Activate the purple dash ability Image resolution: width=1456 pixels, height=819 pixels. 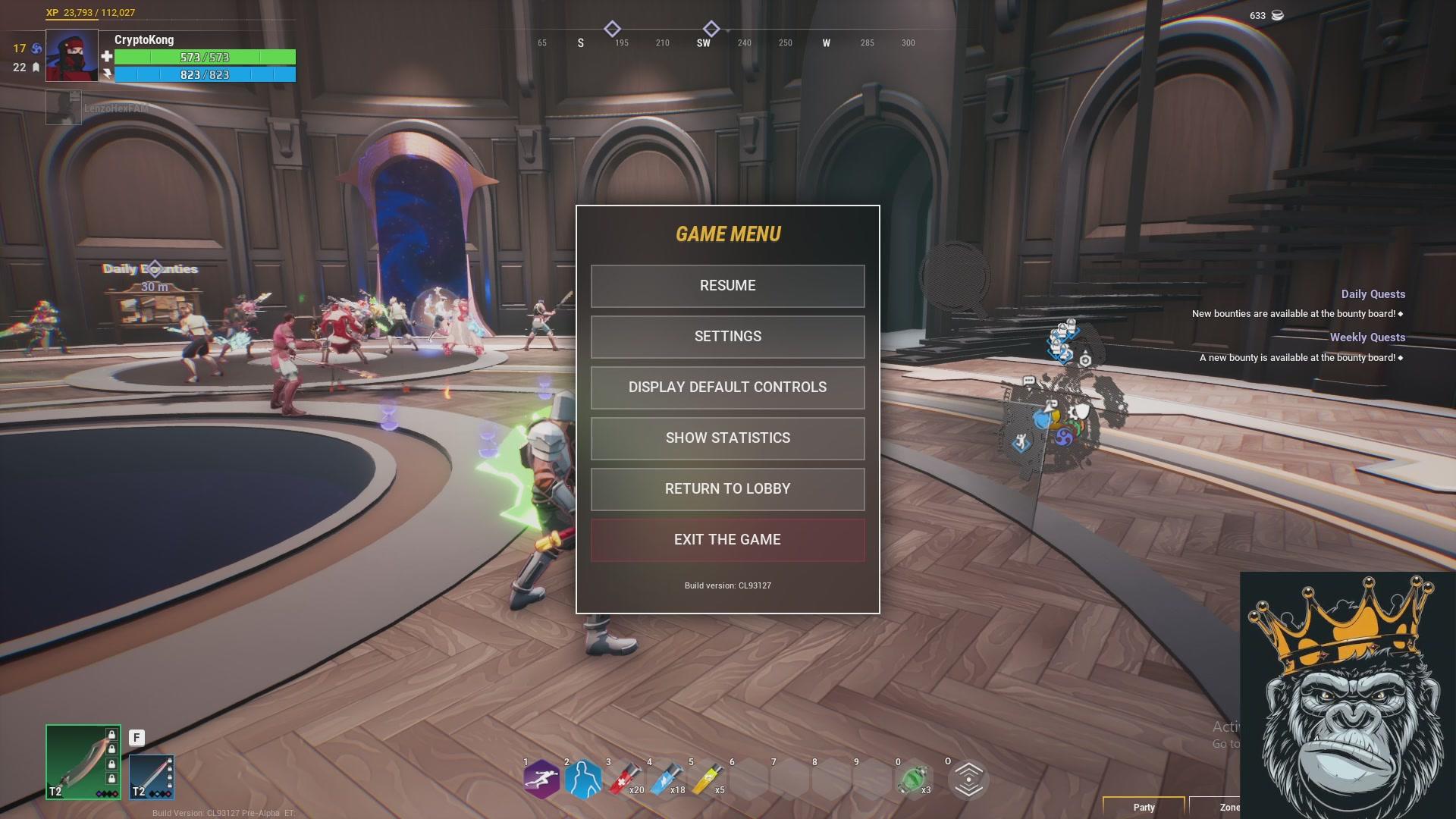coord(541,780)
